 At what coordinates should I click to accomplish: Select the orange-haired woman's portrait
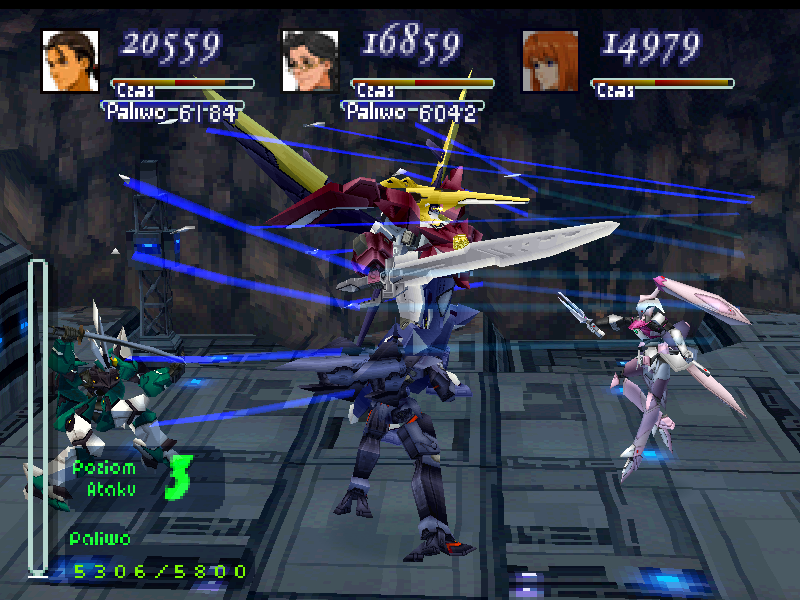point(550,60)
